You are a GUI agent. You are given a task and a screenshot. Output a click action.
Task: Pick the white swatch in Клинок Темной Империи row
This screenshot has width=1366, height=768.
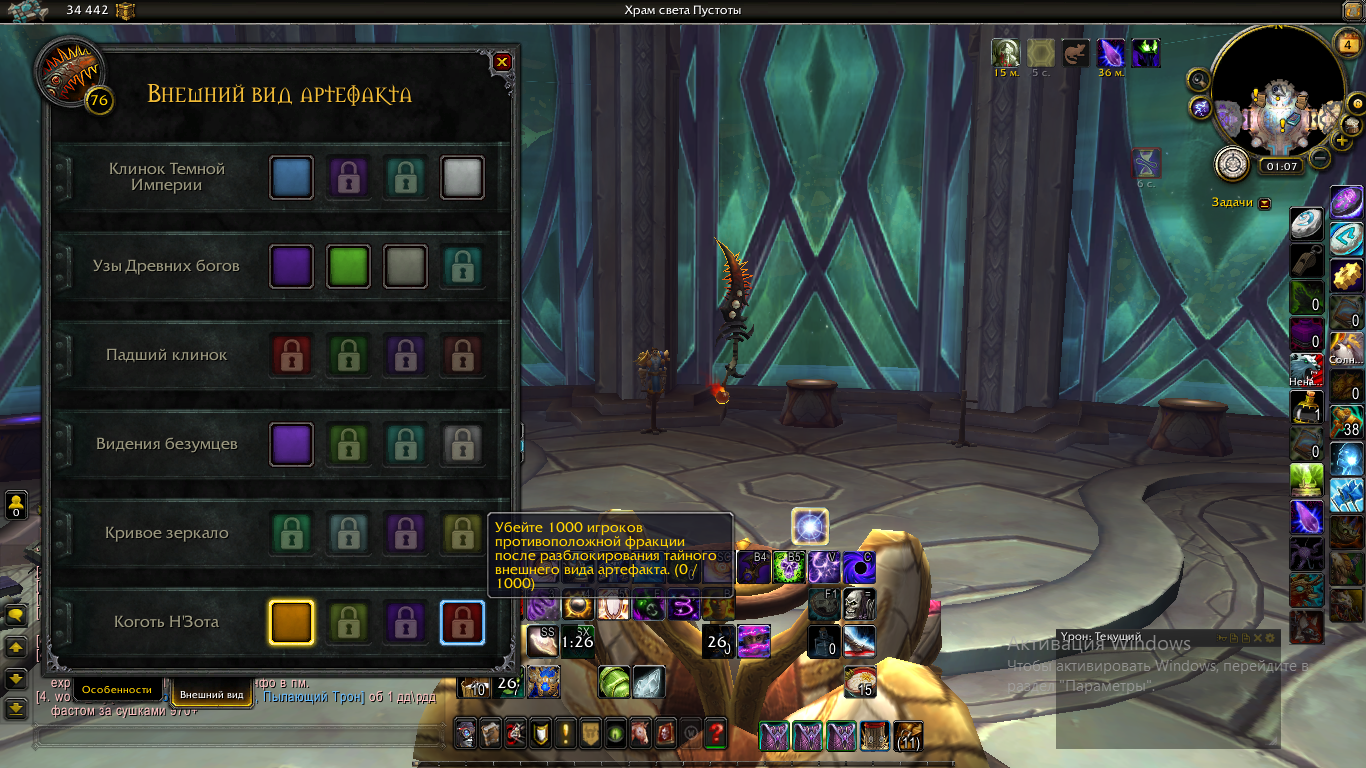[462, 177]
